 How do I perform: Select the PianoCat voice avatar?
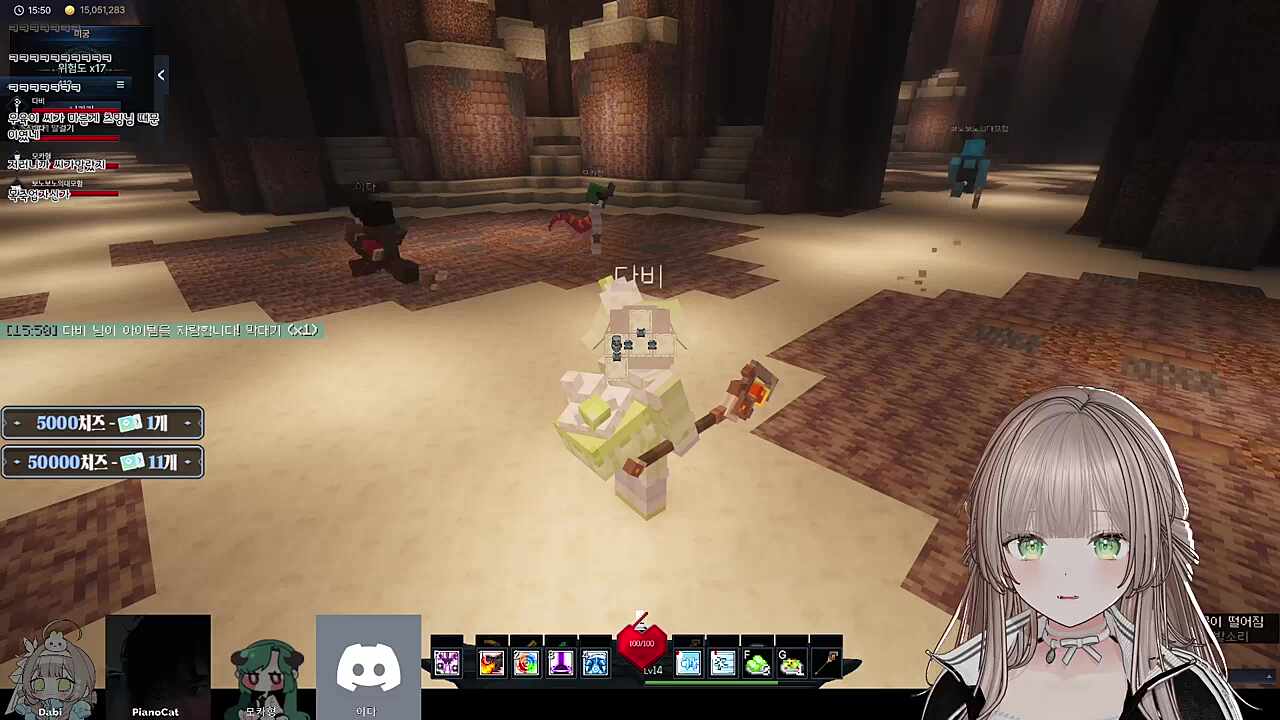pyautogui.click(x=156, y=667)
